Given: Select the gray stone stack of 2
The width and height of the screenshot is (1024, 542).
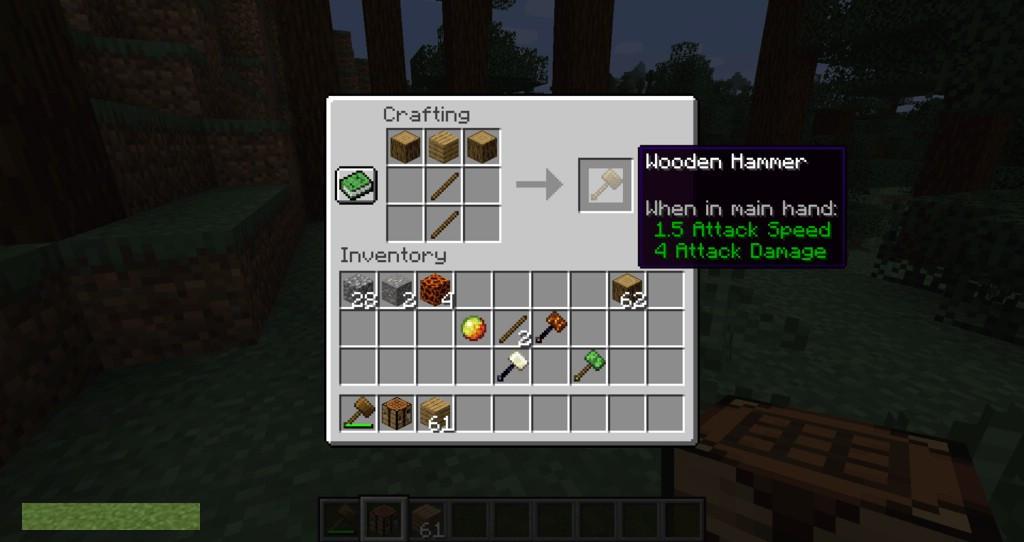Looking at the screenshot, I should [396, 290].
